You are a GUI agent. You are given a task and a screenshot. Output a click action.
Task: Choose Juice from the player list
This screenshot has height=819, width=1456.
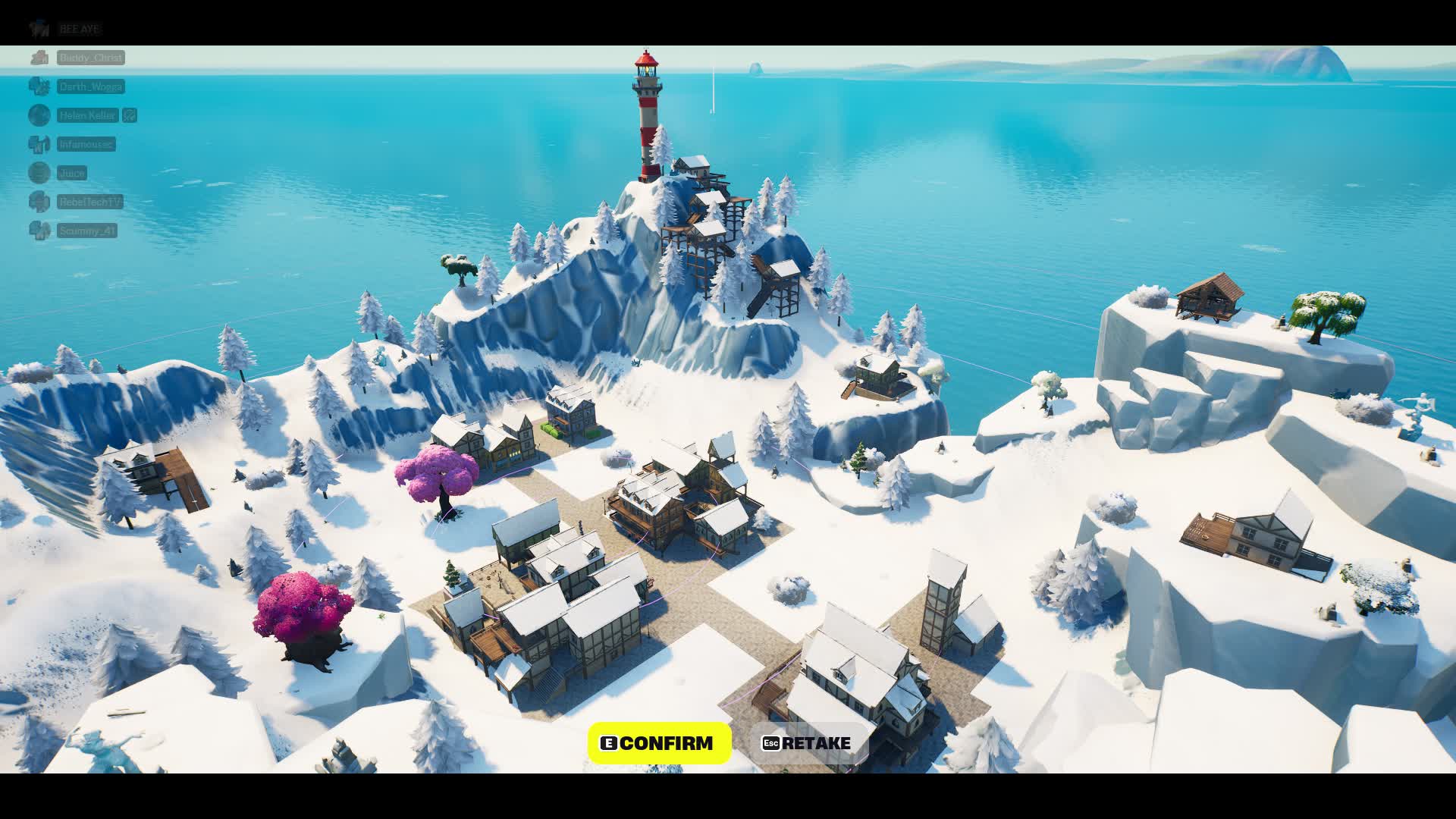72,173
